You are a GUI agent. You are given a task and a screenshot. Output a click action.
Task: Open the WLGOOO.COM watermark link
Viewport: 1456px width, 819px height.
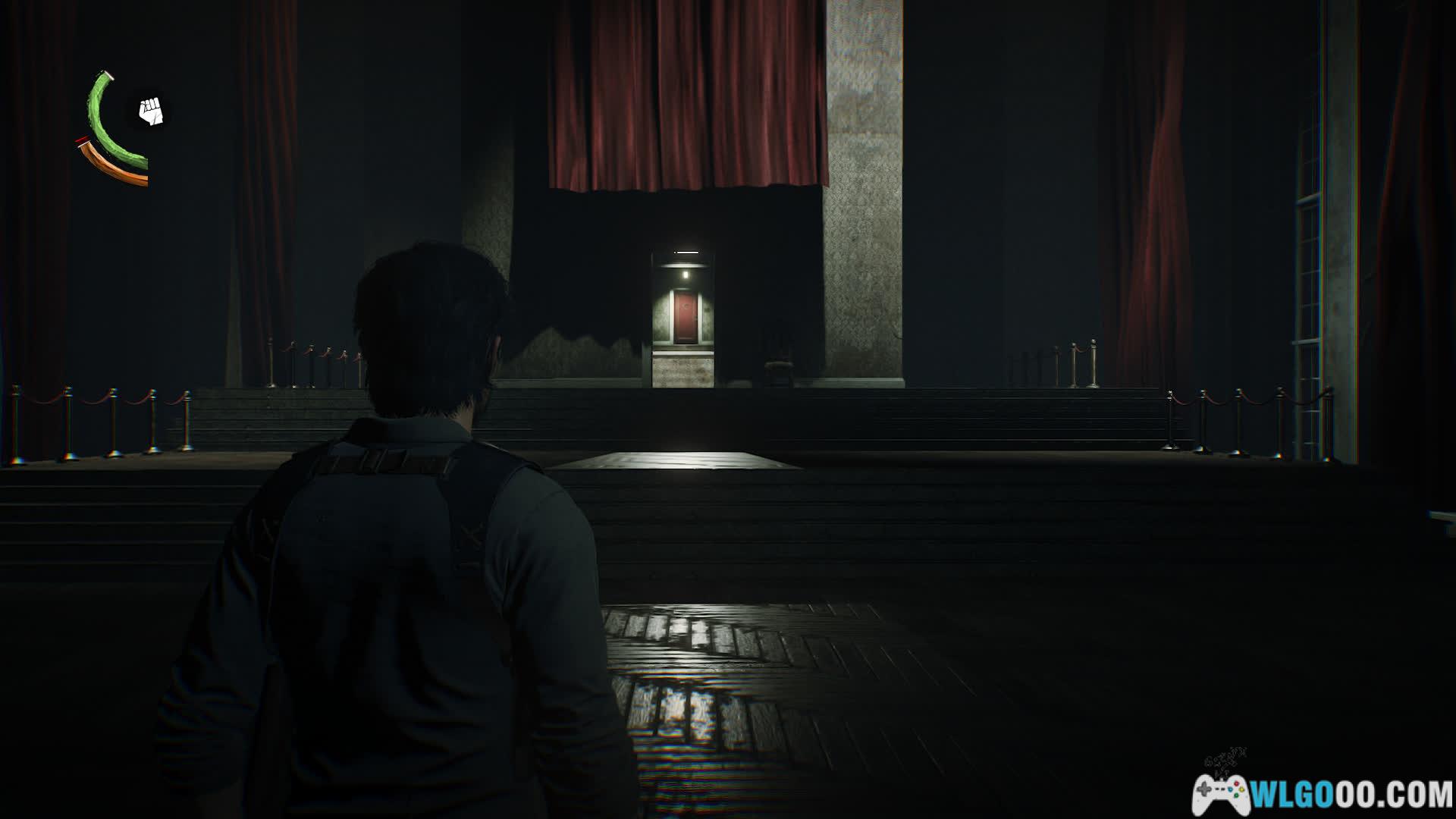pos(1323,794)
